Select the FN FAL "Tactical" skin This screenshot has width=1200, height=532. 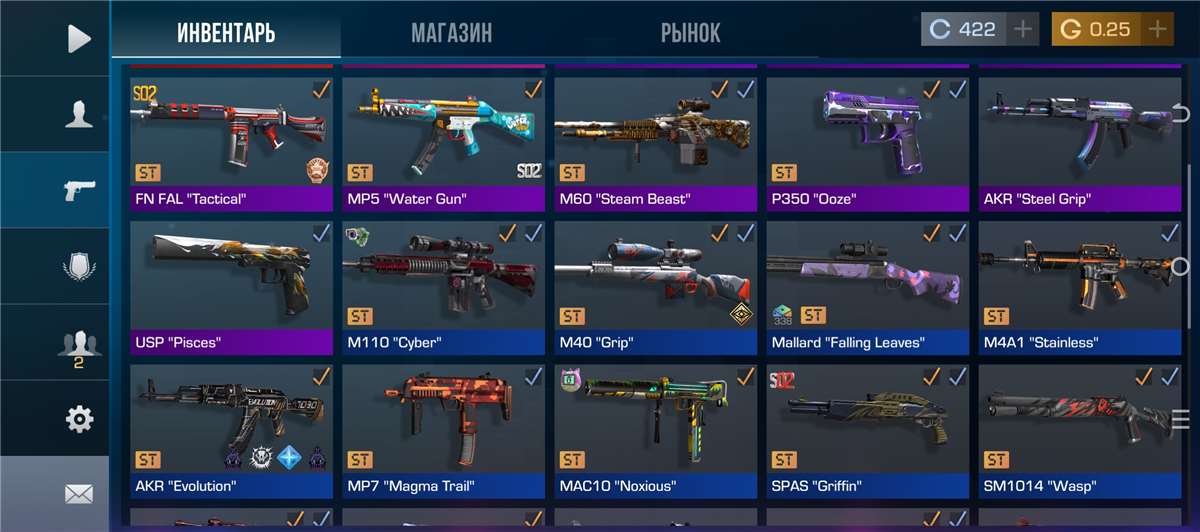[231, 140]
